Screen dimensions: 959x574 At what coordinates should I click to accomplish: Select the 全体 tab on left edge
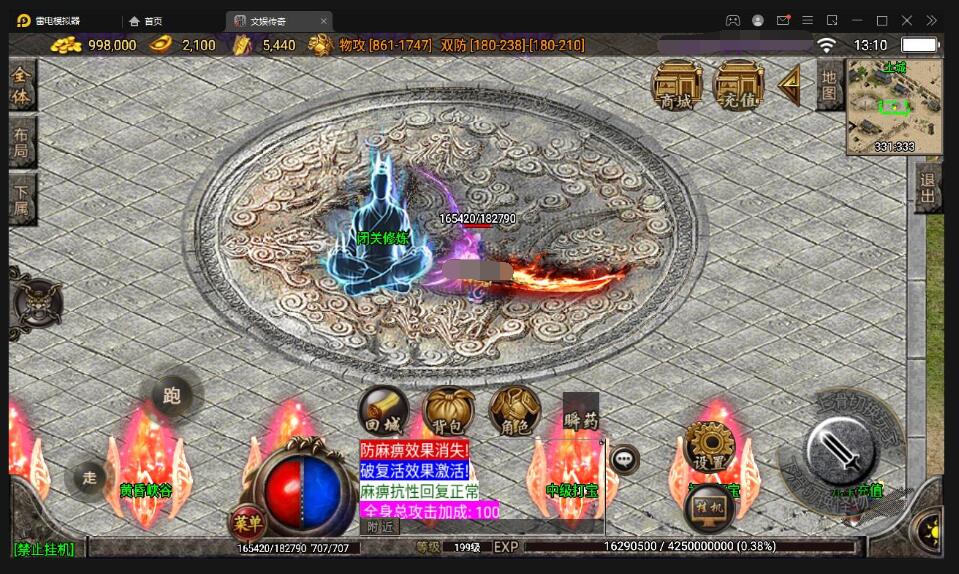pyautogui.click(x=21, y=87)
